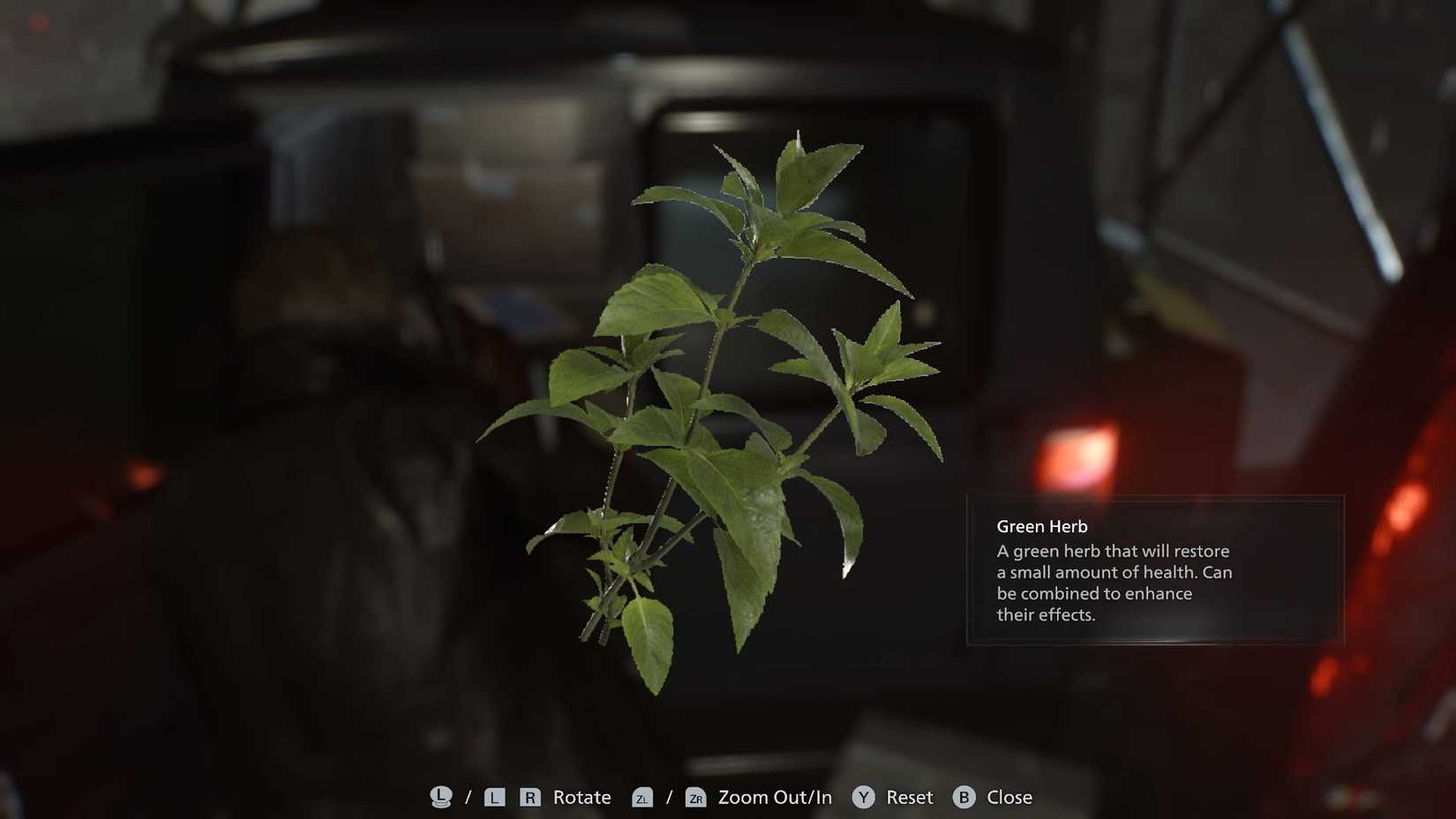Select the R button prompt icon
This screenshot has width=1456, height=819.
529,797
